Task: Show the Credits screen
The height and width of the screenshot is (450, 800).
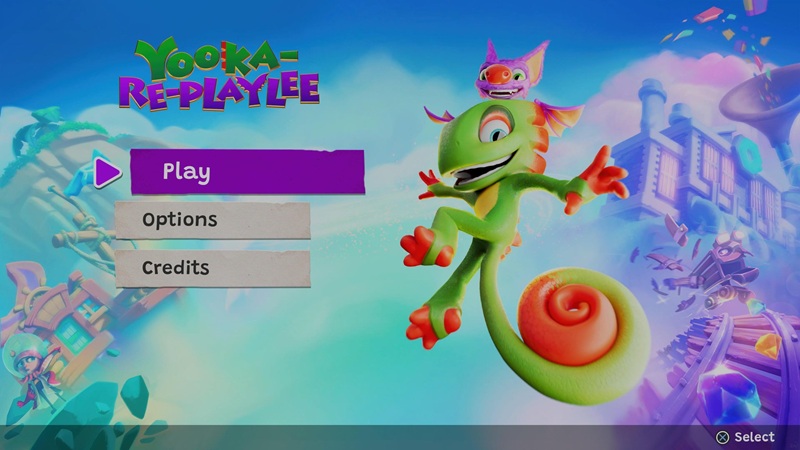Action: point(212,268)
